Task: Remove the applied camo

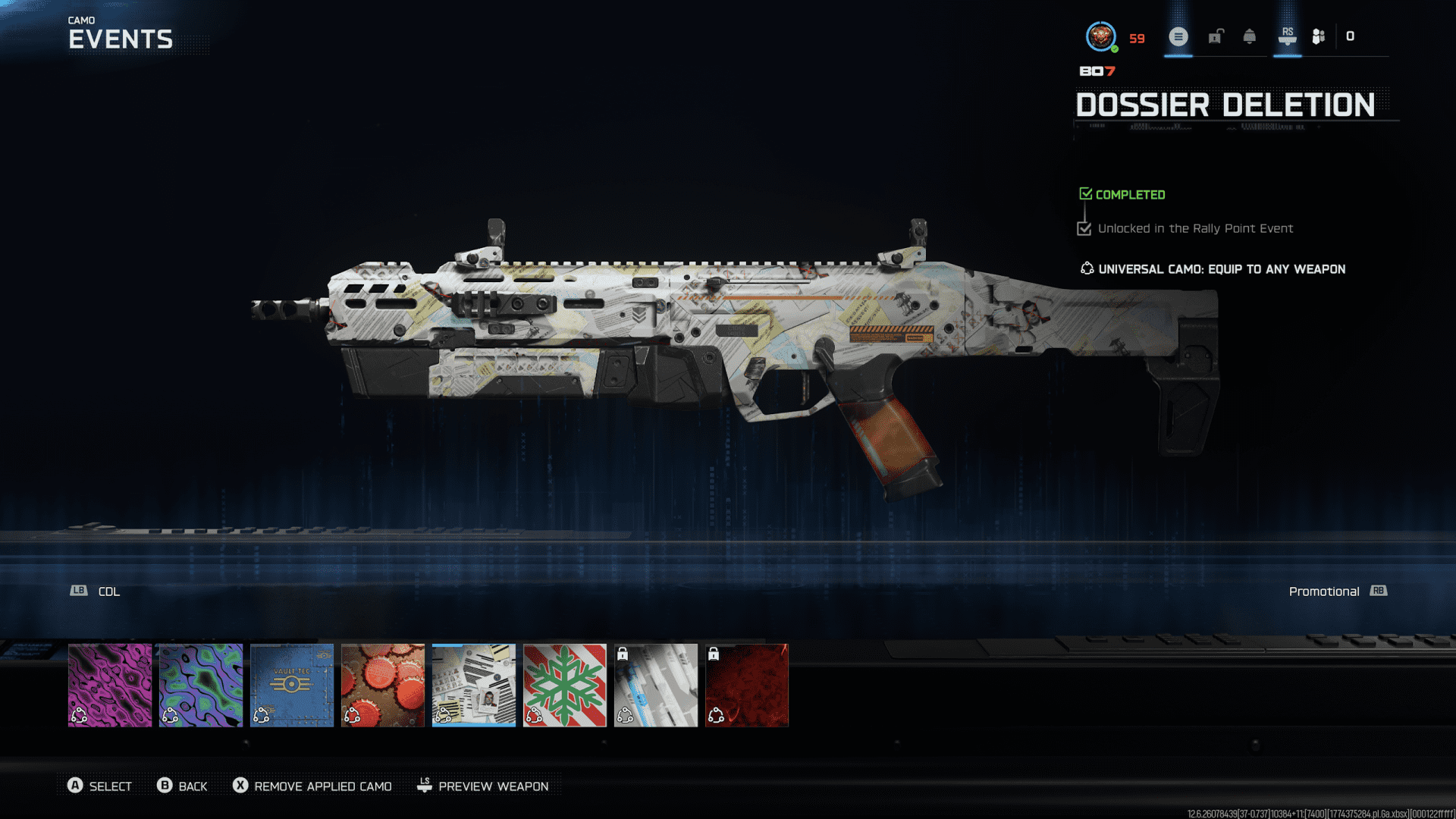Action: click(x=312, y=786)
